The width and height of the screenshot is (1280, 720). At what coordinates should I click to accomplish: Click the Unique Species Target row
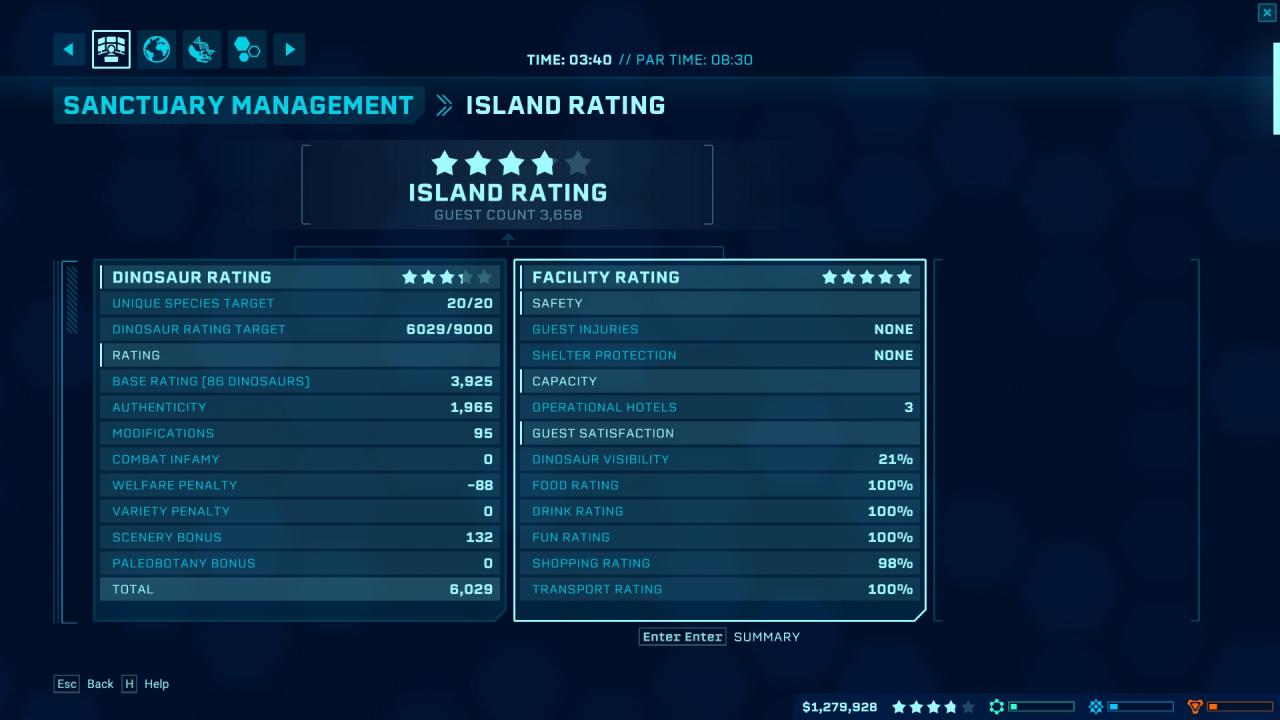(x=300, y=303)
